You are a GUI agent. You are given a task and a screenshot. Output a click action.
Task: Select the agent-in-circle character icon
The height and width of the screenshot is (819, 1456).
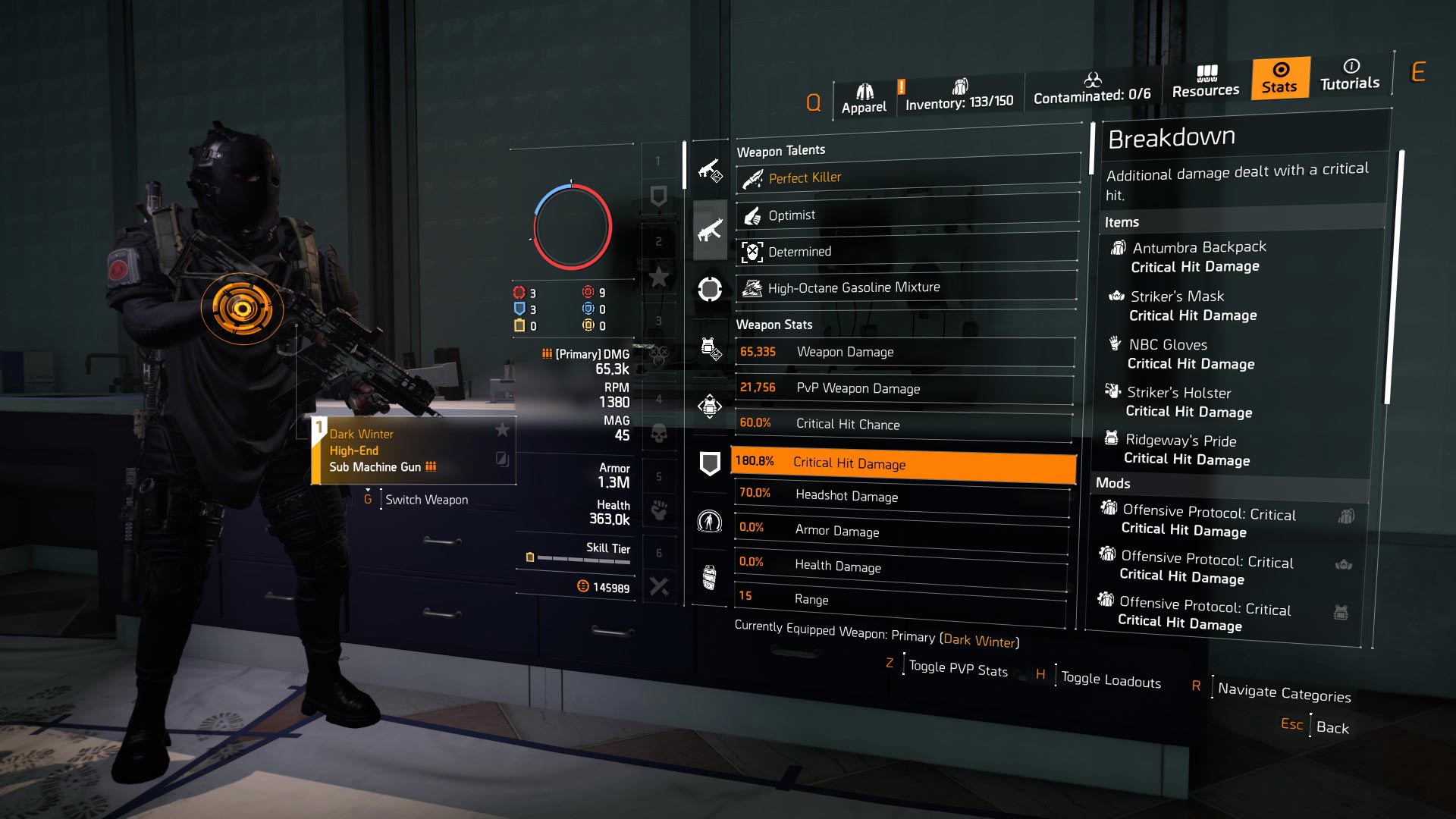(x=710, y=522)
